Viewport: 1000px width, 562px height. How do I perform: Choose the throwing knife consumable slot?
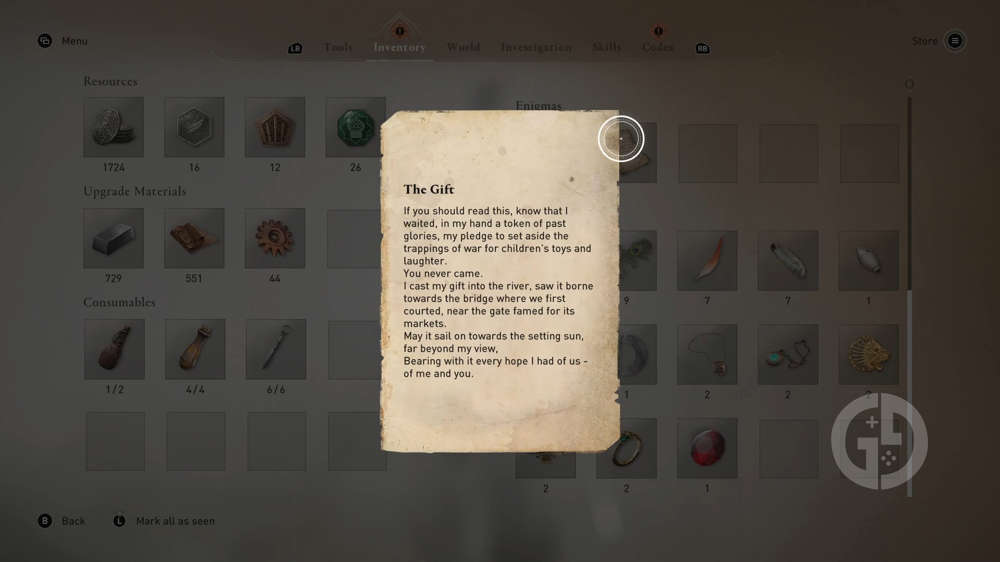pos(275,349)
